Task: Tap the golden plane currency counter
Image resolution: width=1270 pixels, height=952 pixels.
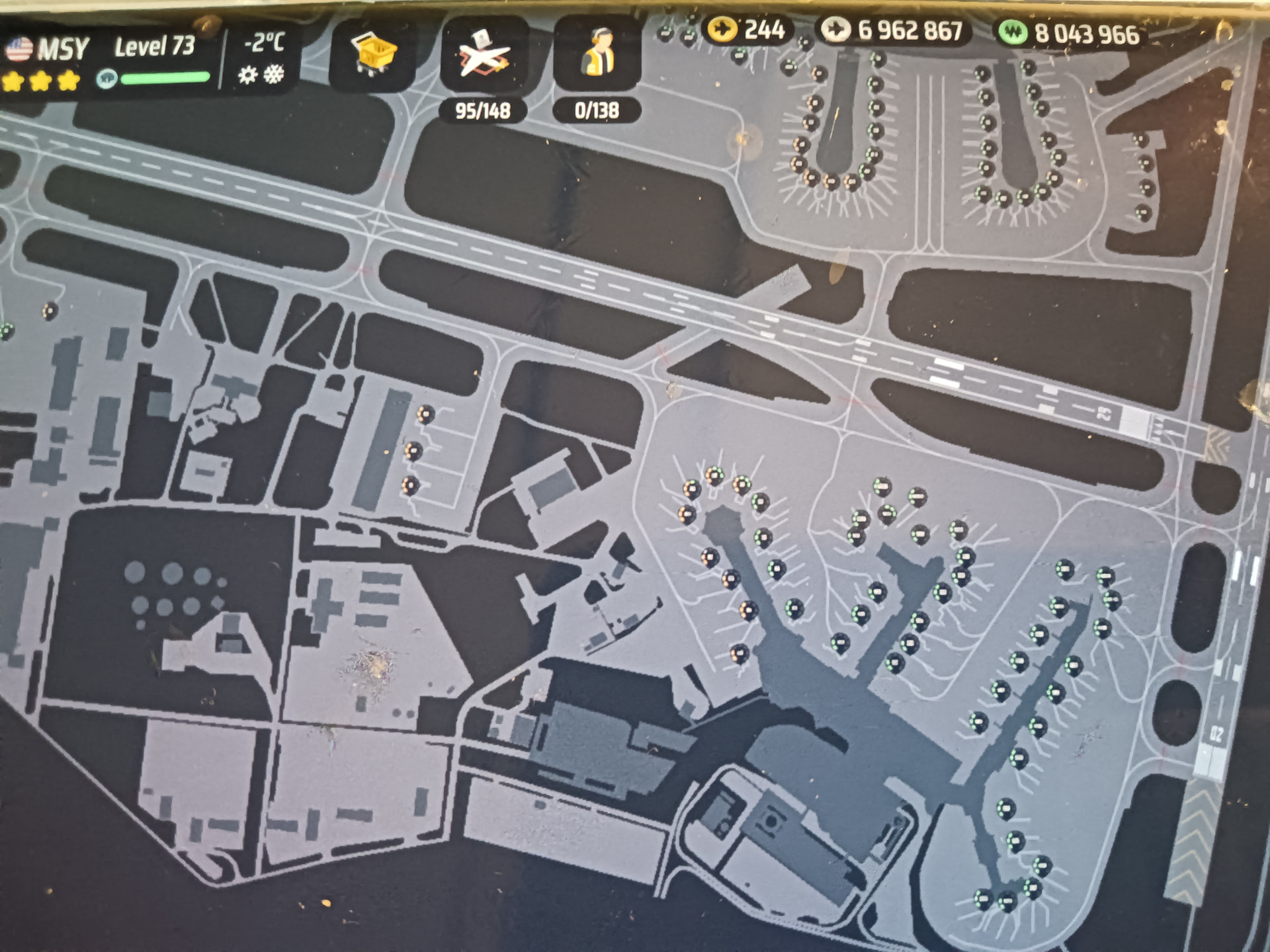Action: coord(747,30)
